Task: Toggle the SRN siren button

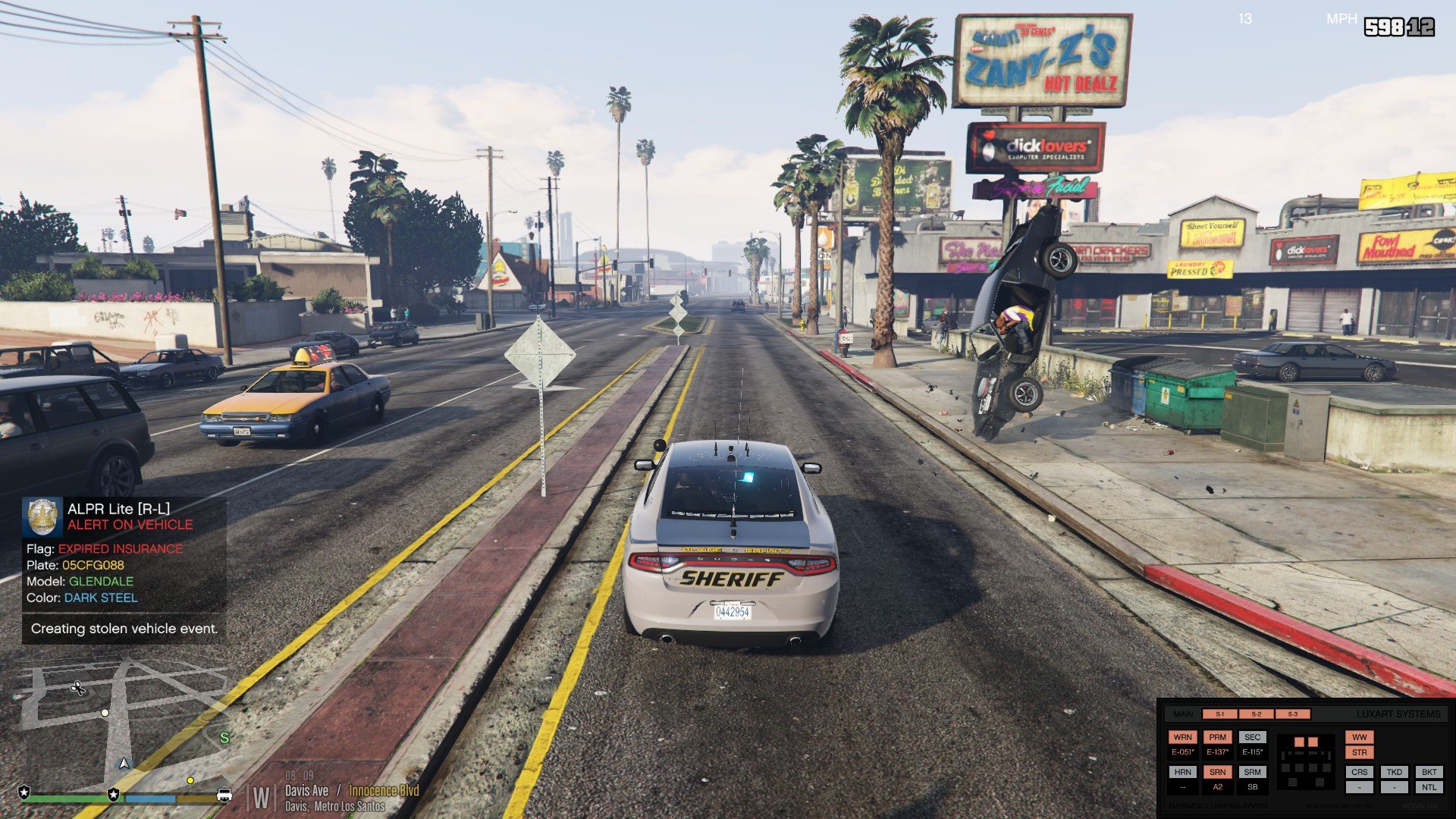Action: tap(1217, 772)
